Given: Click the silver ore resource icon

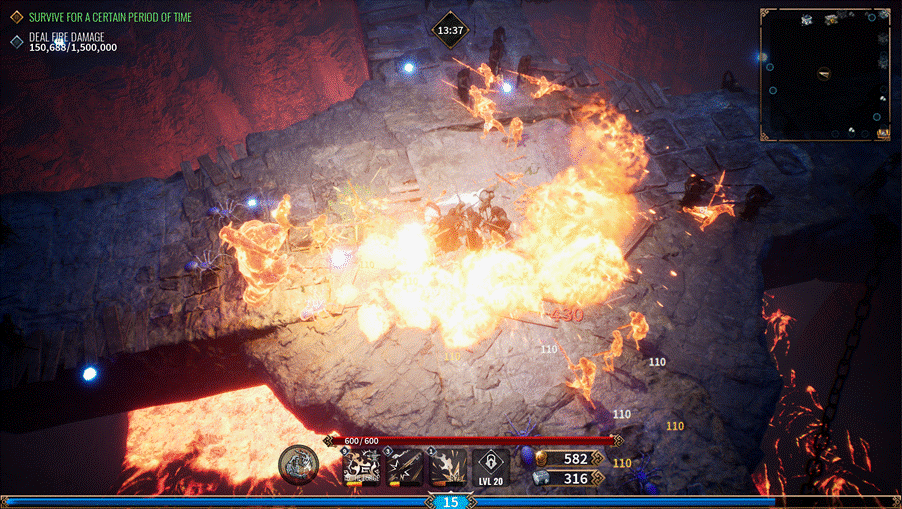Looking at the screenshot, I should click(544, 479).
